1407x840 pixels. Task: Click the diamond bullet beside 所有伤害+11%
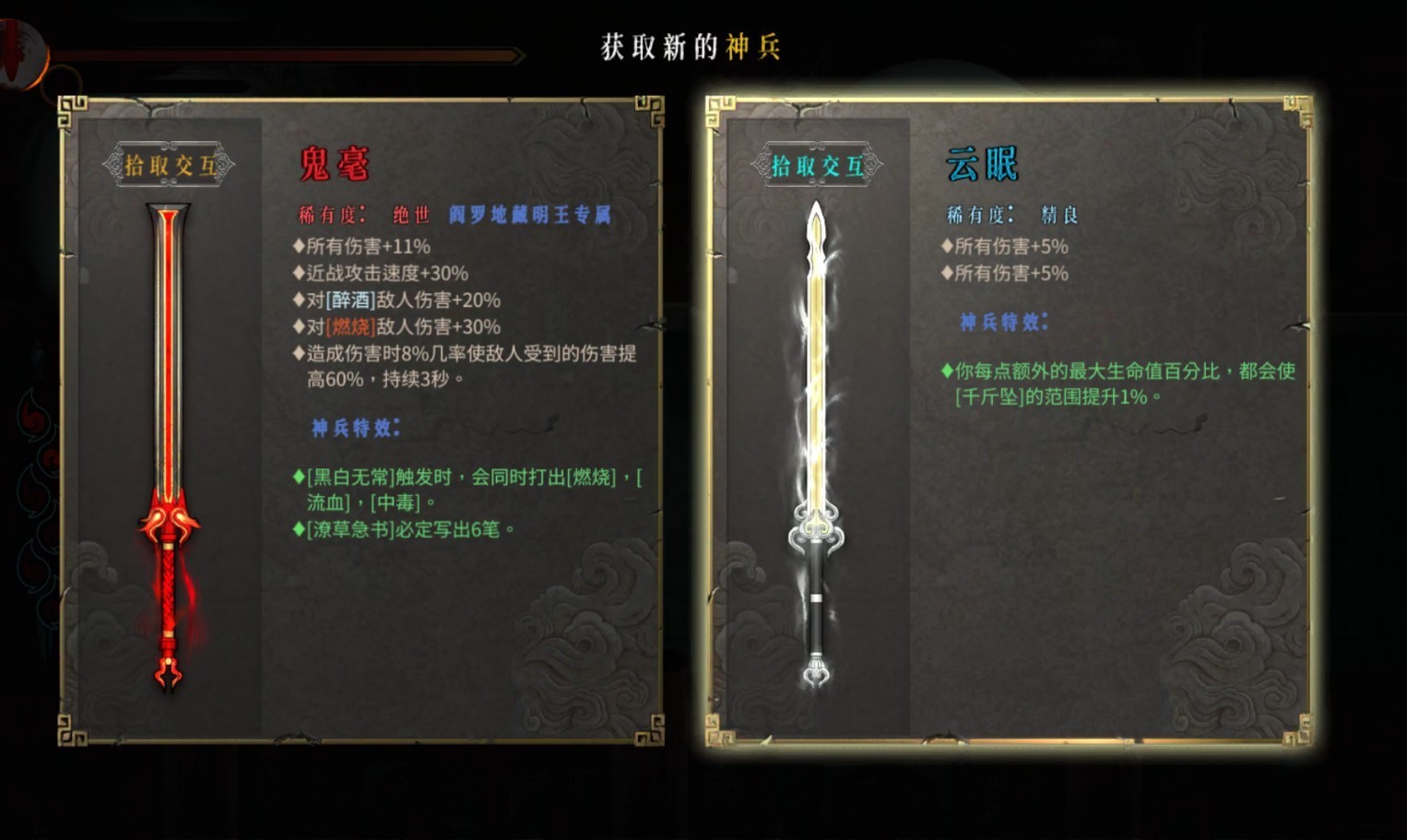298,246
